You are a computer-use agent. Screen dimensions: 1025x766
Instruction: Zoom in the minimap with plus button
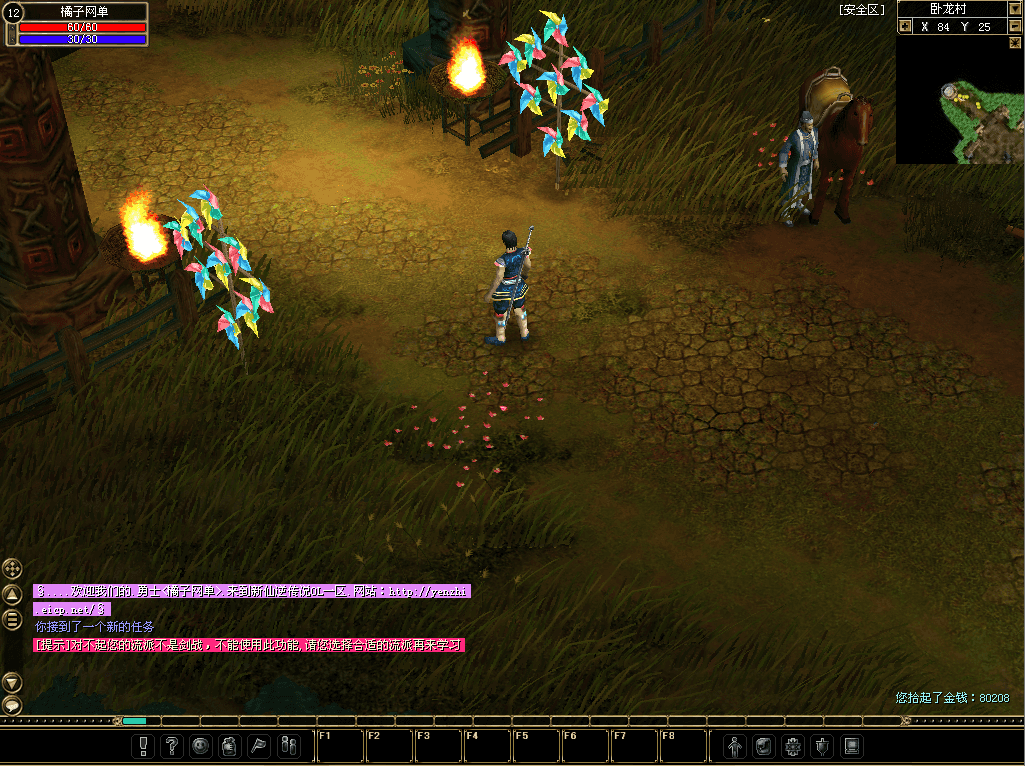pyautogui.click(x=905, y=27)
